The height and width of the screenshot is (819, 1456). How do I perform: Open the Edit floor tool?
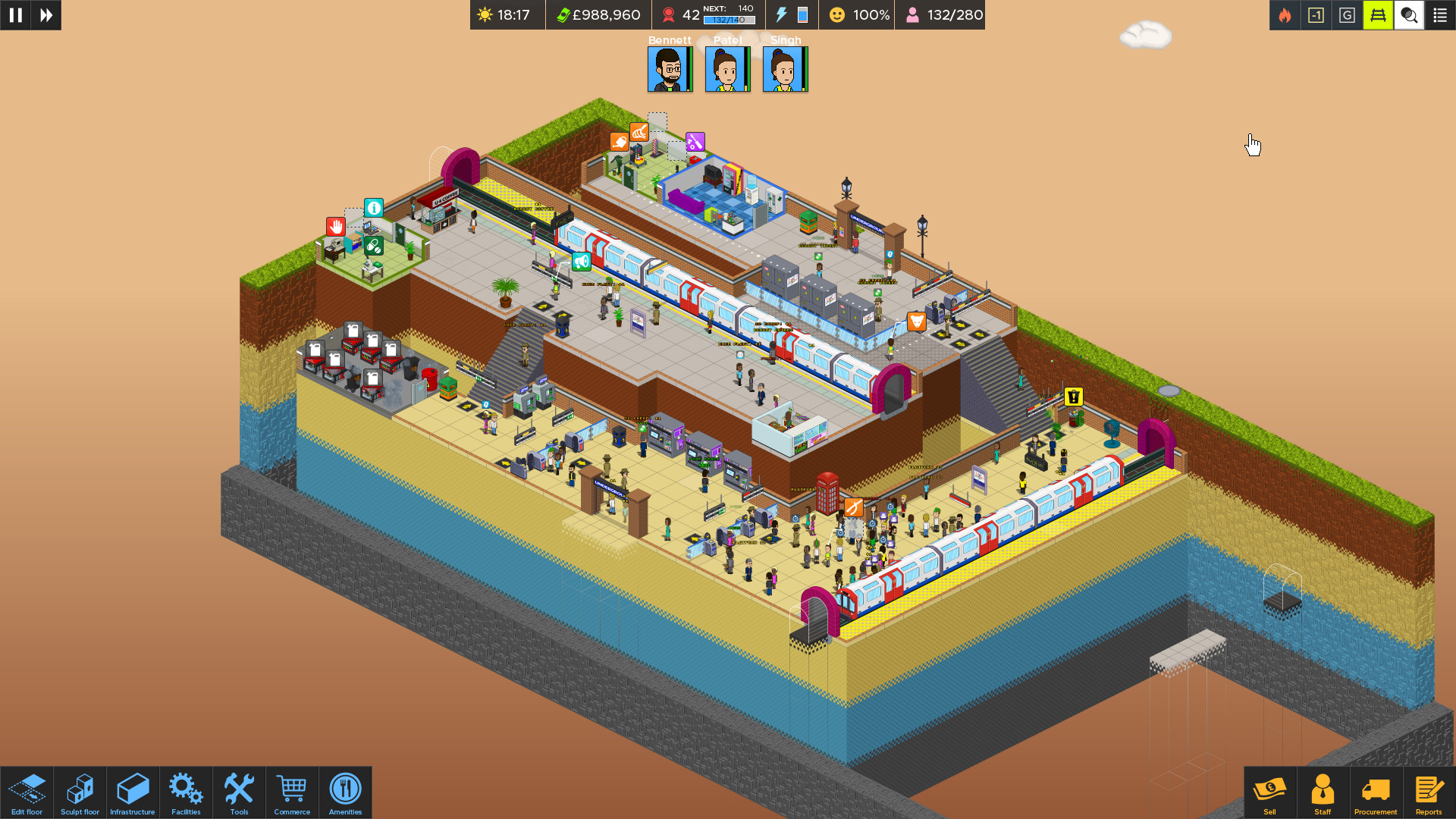[28, 792]
